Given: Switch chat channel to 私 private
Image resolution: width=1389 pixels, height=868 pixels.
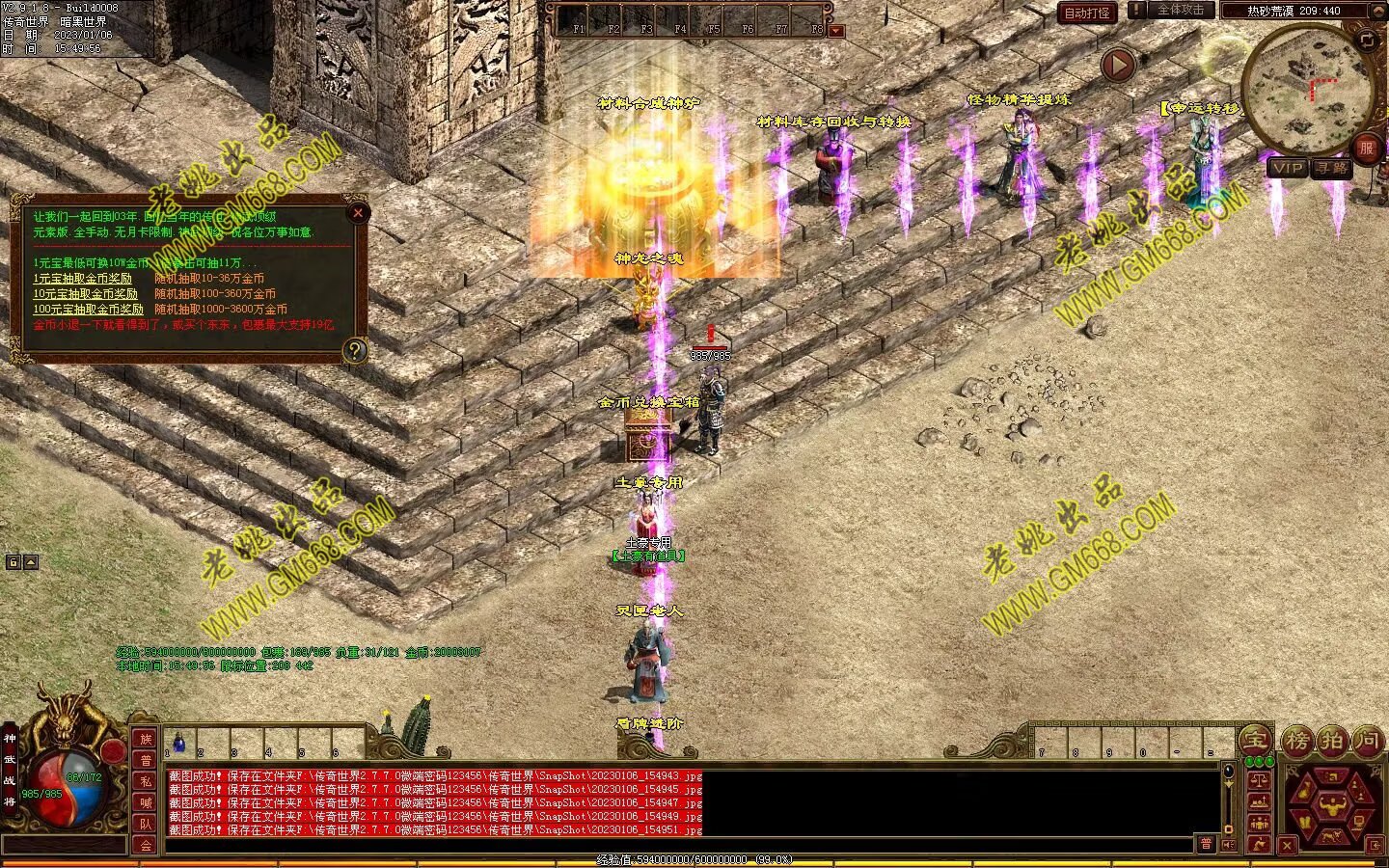Looking at the screenshot, I should [x=146, y=781].
